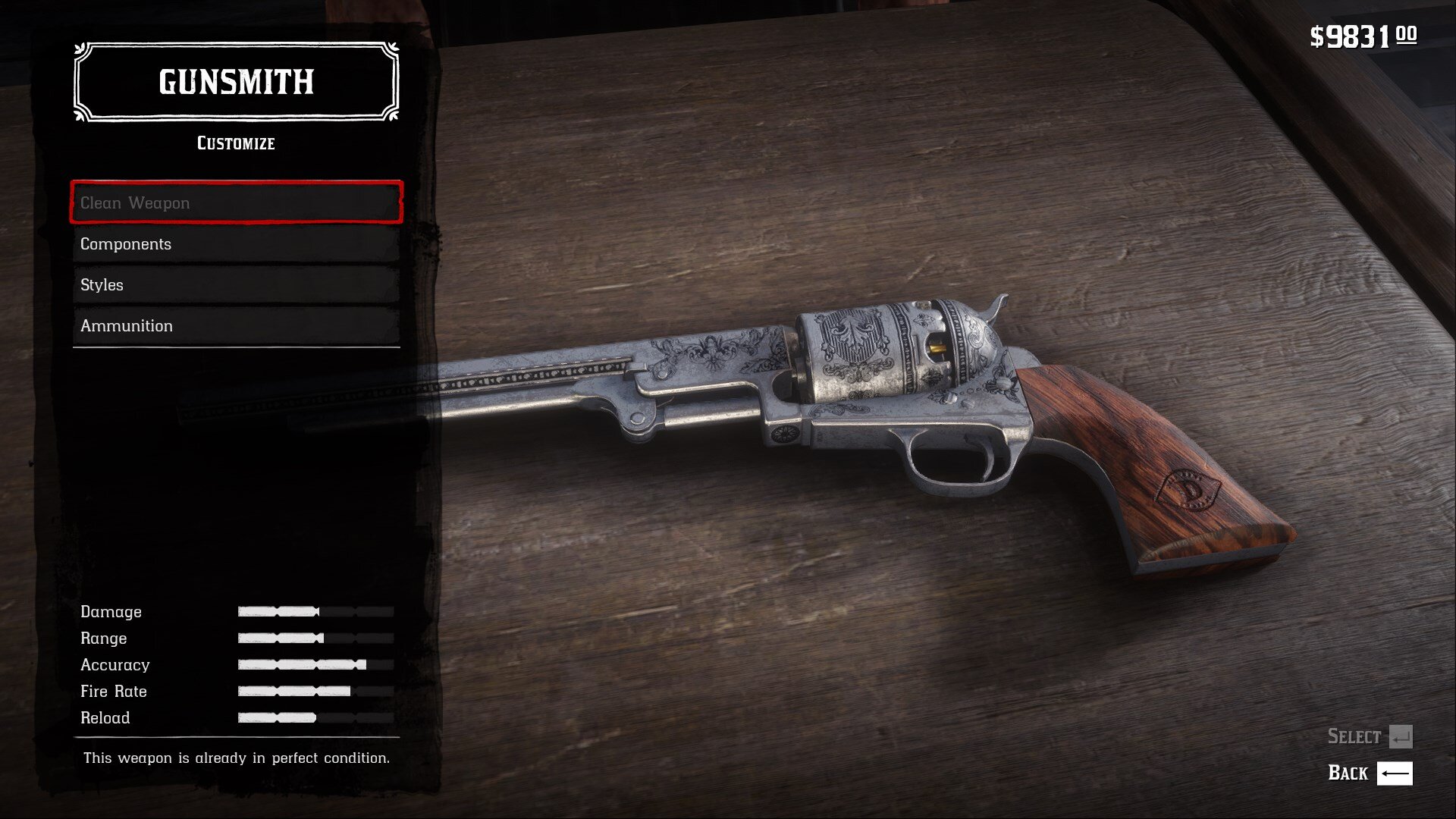Open the Components menu

[x=236, y=244]
